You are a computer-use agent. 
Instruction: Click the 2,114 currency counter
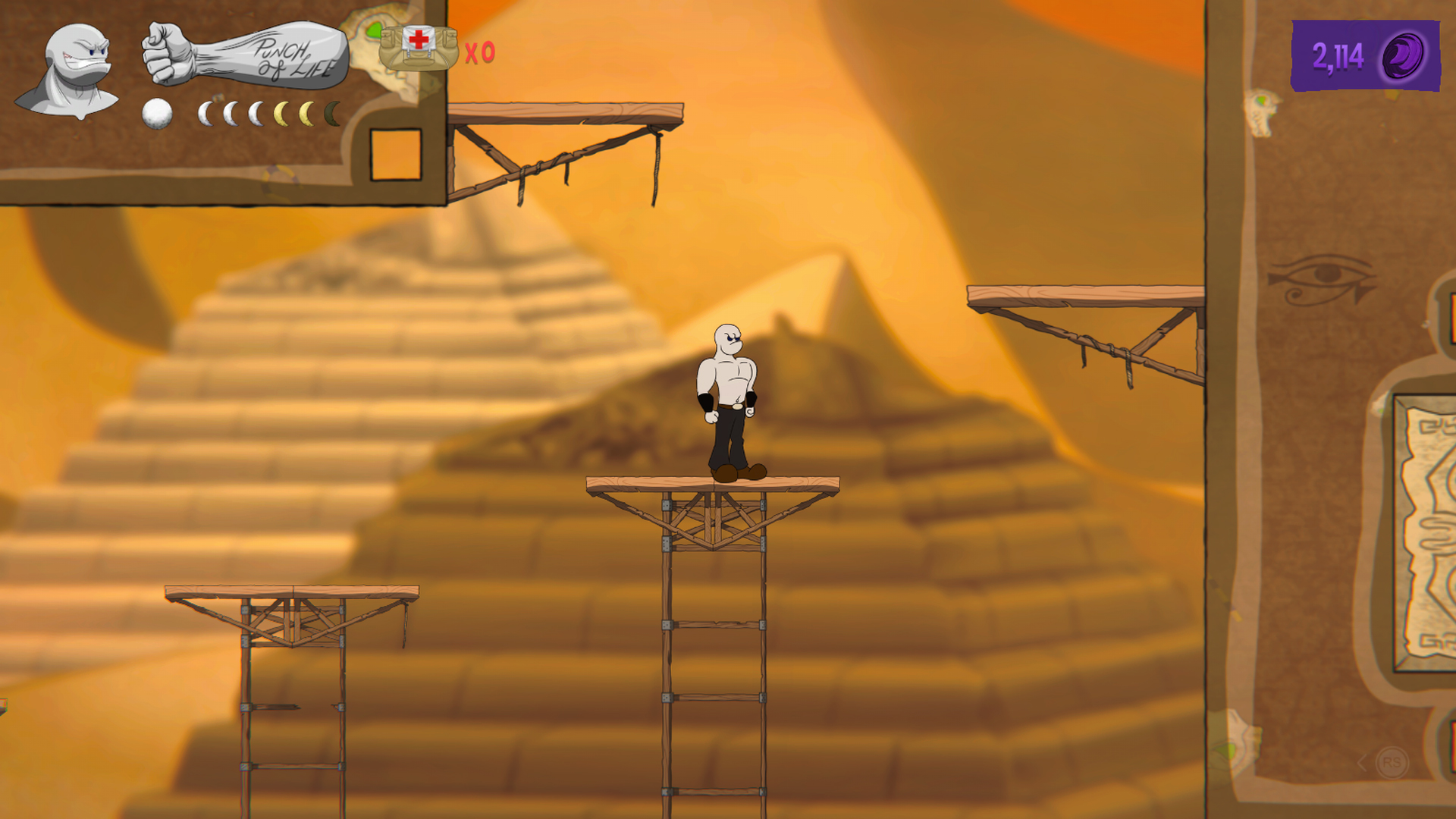(1337, 55)
